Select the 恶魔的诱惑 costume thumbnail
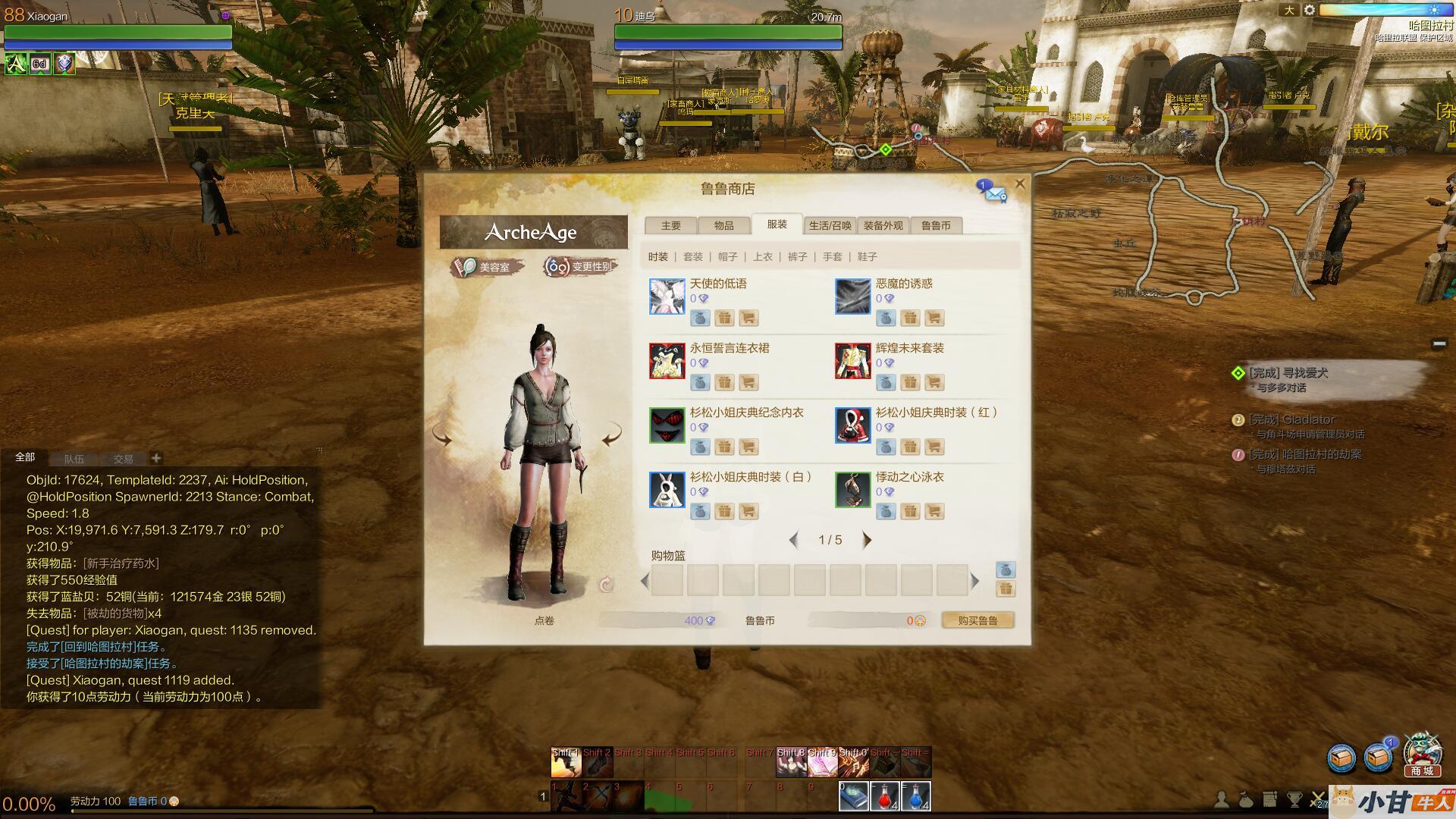This screenshot has height=819, width=1456. point(853,296)
